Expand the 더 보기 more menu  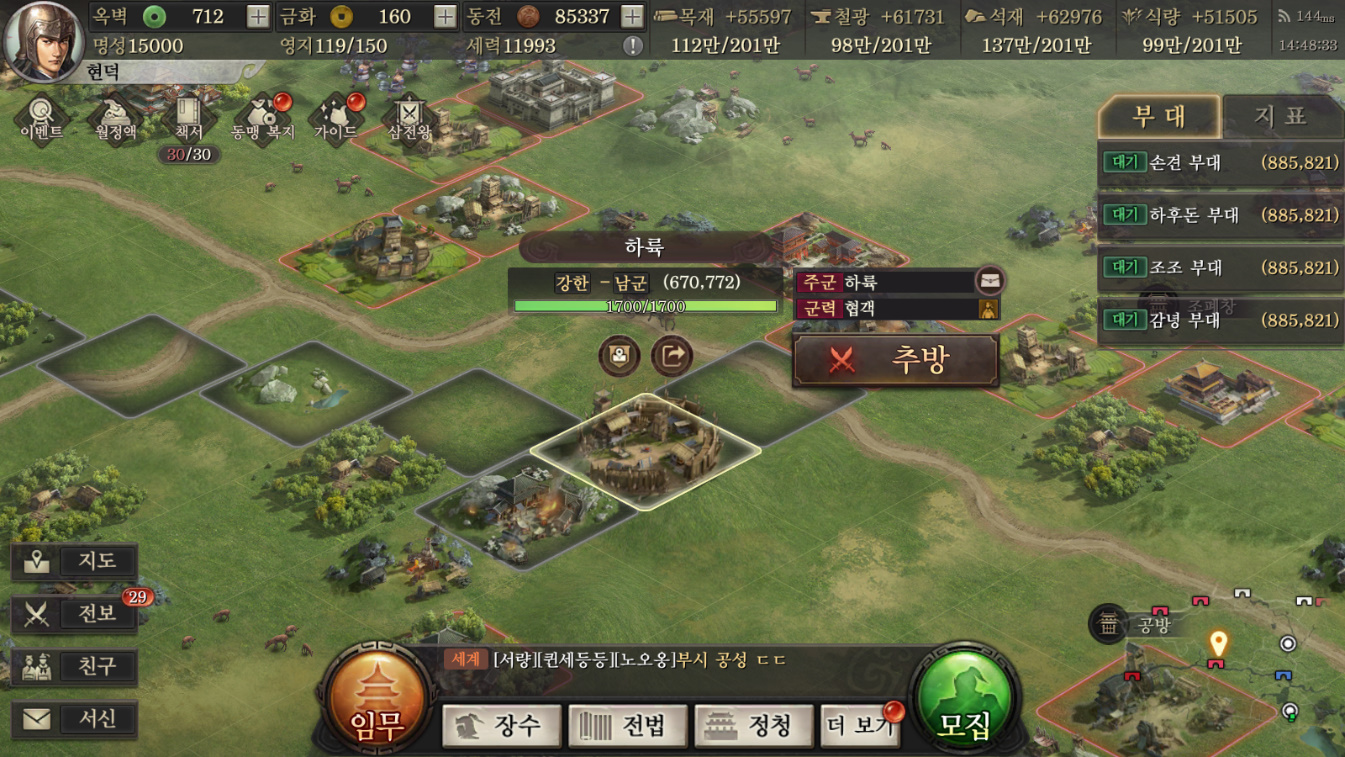tap(859, 725)
